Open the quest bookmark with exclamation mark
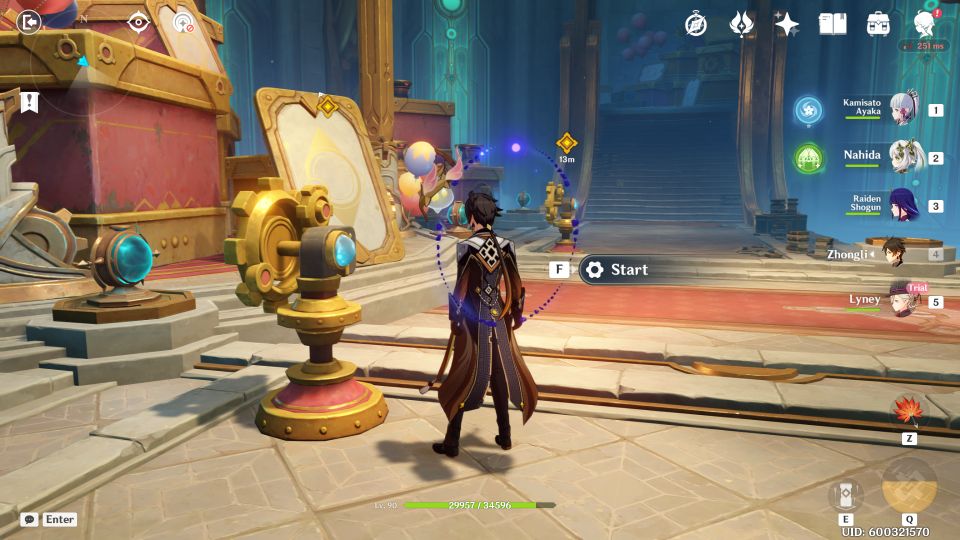This screenshot has width=960, height=540. [29, 101]
